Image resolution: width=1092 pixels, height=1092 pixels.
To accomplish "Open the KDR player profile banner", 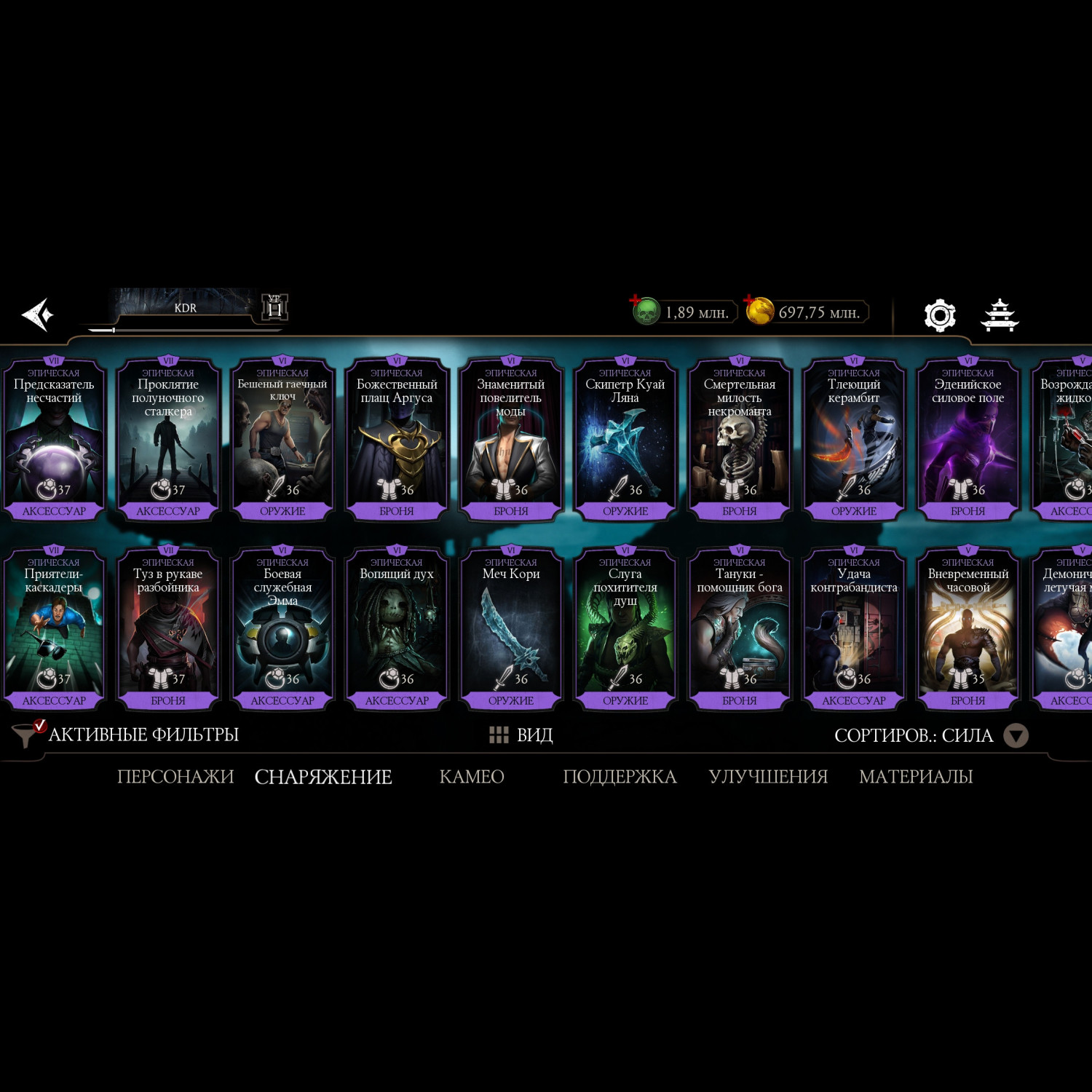I will click(186, 309).
